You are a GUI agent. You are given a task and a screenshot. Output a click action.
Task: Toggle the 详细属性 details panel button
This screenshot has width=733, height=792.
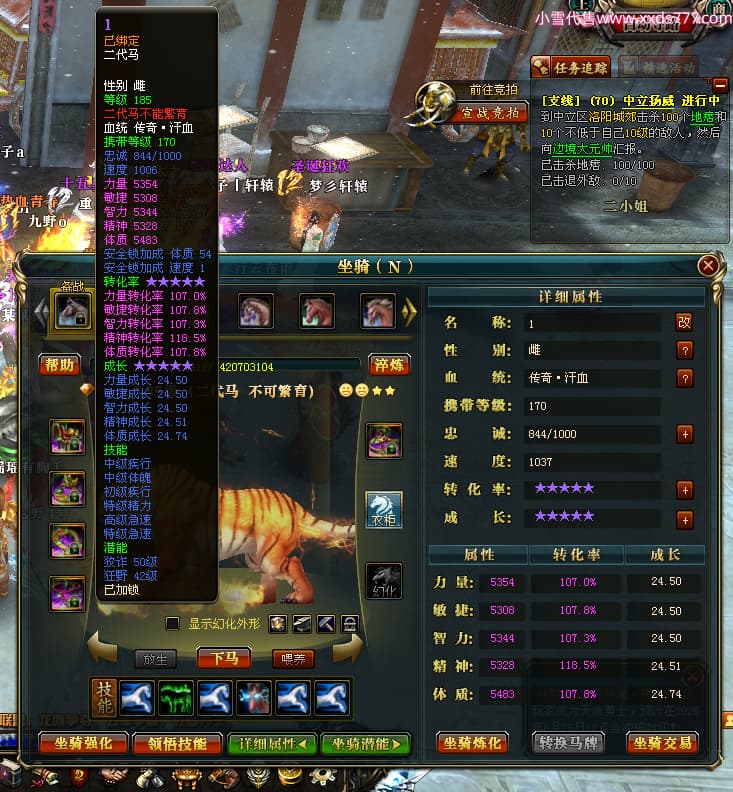tap(272, 743)
